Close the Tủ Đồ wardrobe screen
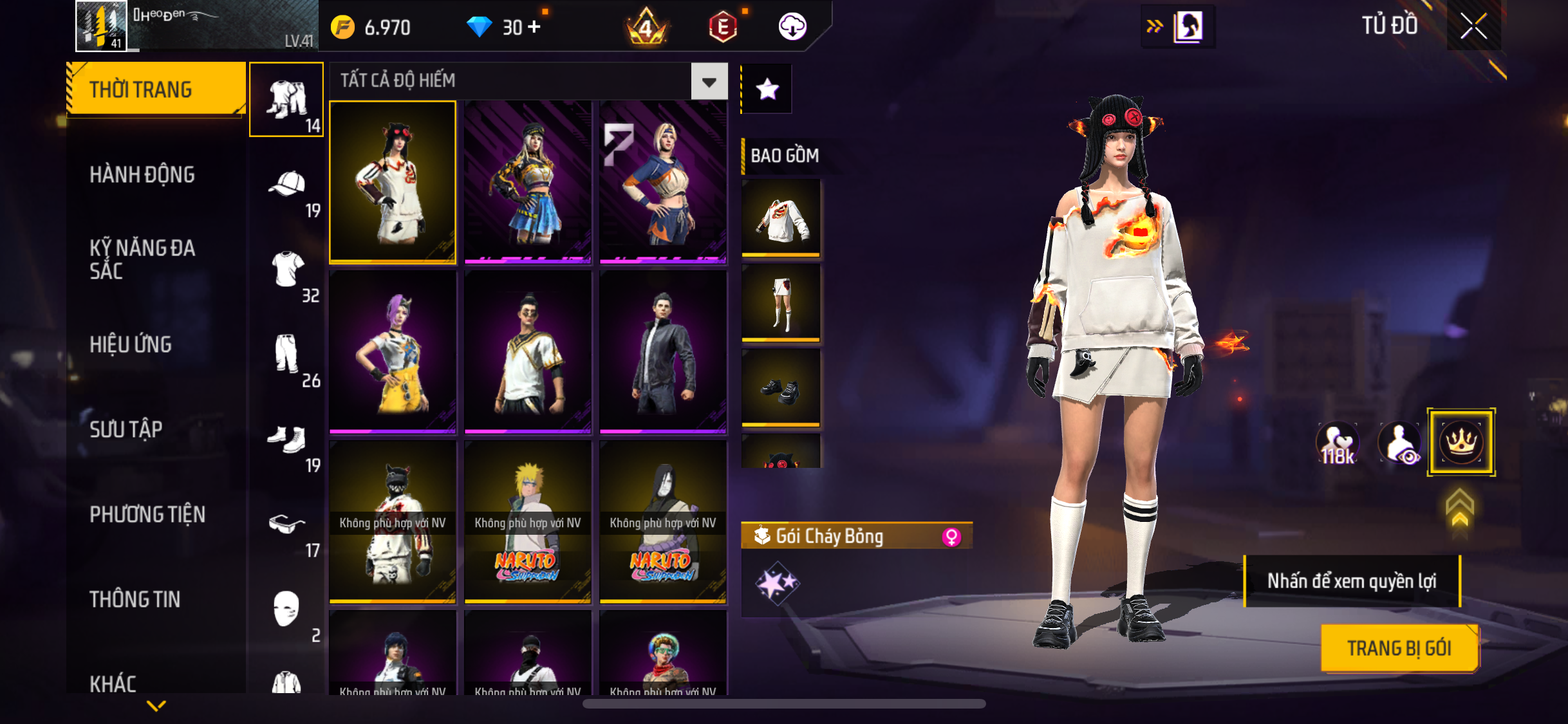The height and width of the screenshot is (724, 1568). (1473, 26)
